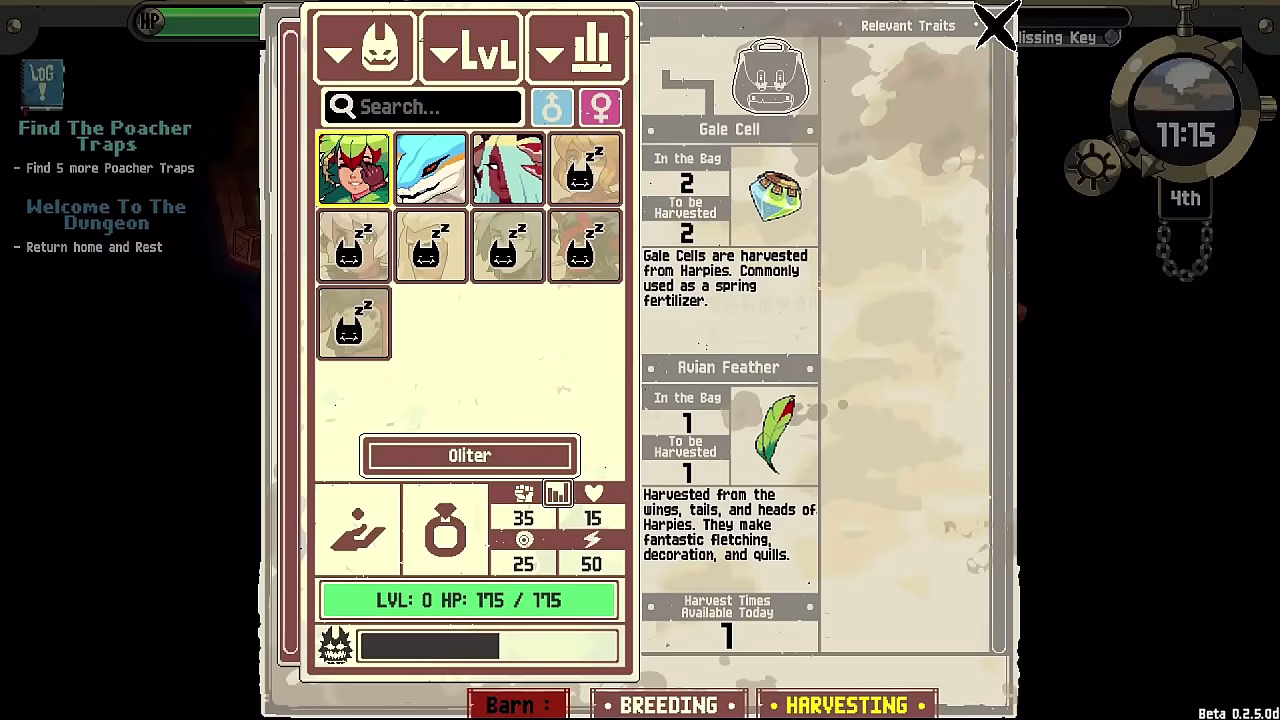The height and width of the screenshot is (720, 1280).
Task: Close the barn panel with the X
Action: [996, 26]
